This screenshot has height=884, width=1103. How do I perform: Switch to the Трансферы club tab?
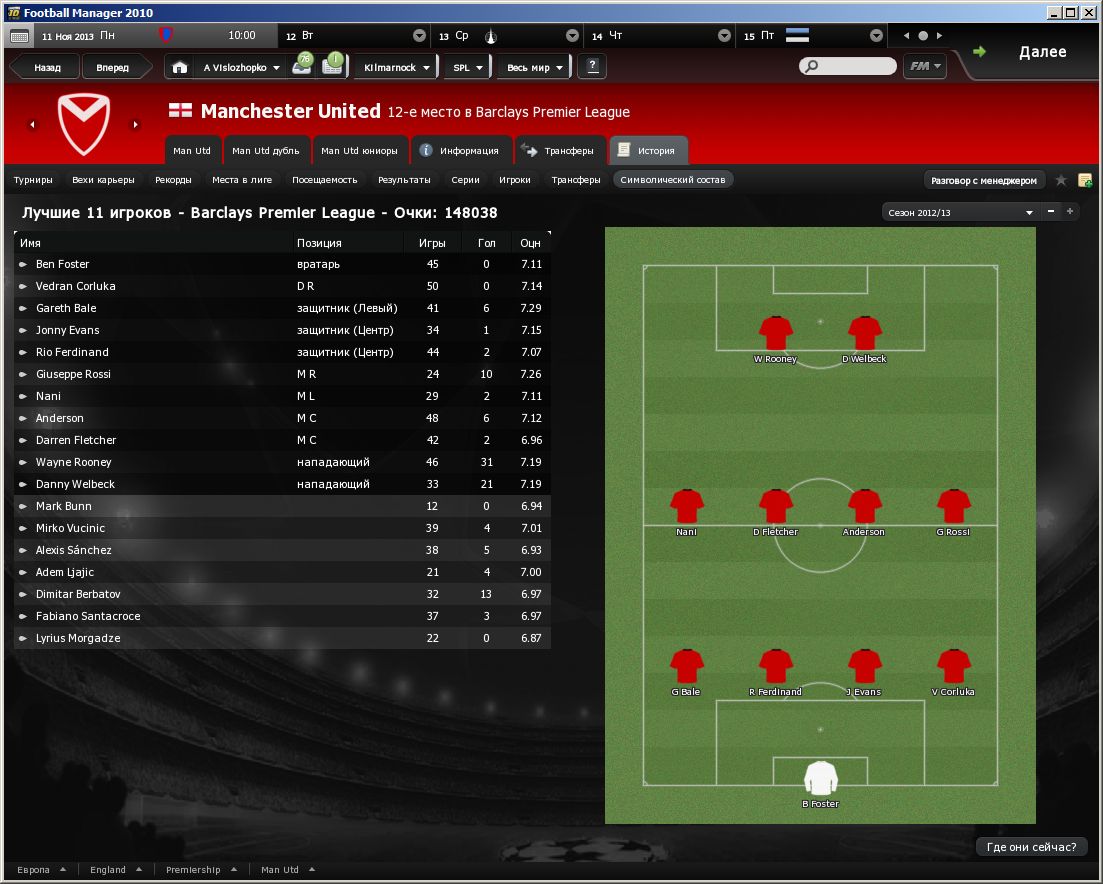pos(560,151)
